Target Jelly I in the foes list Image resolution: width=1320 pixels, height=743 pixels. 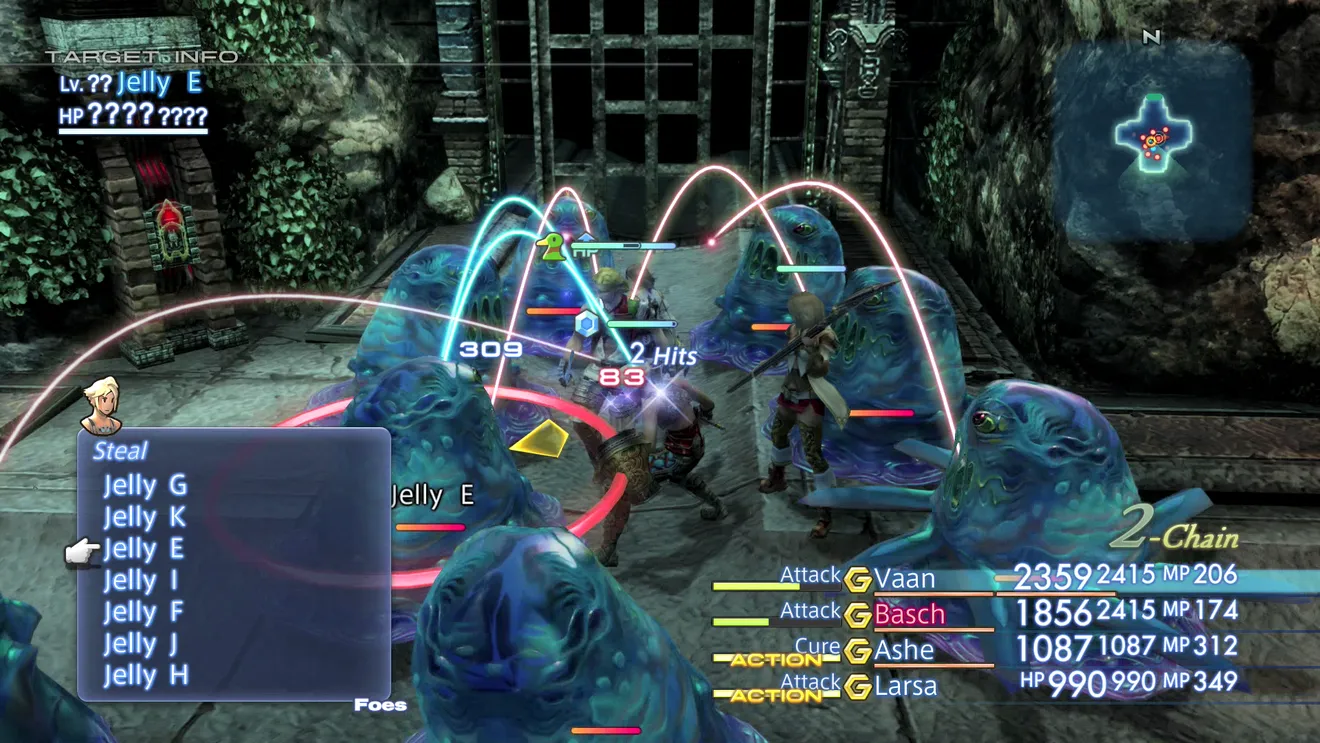point(141,580)
